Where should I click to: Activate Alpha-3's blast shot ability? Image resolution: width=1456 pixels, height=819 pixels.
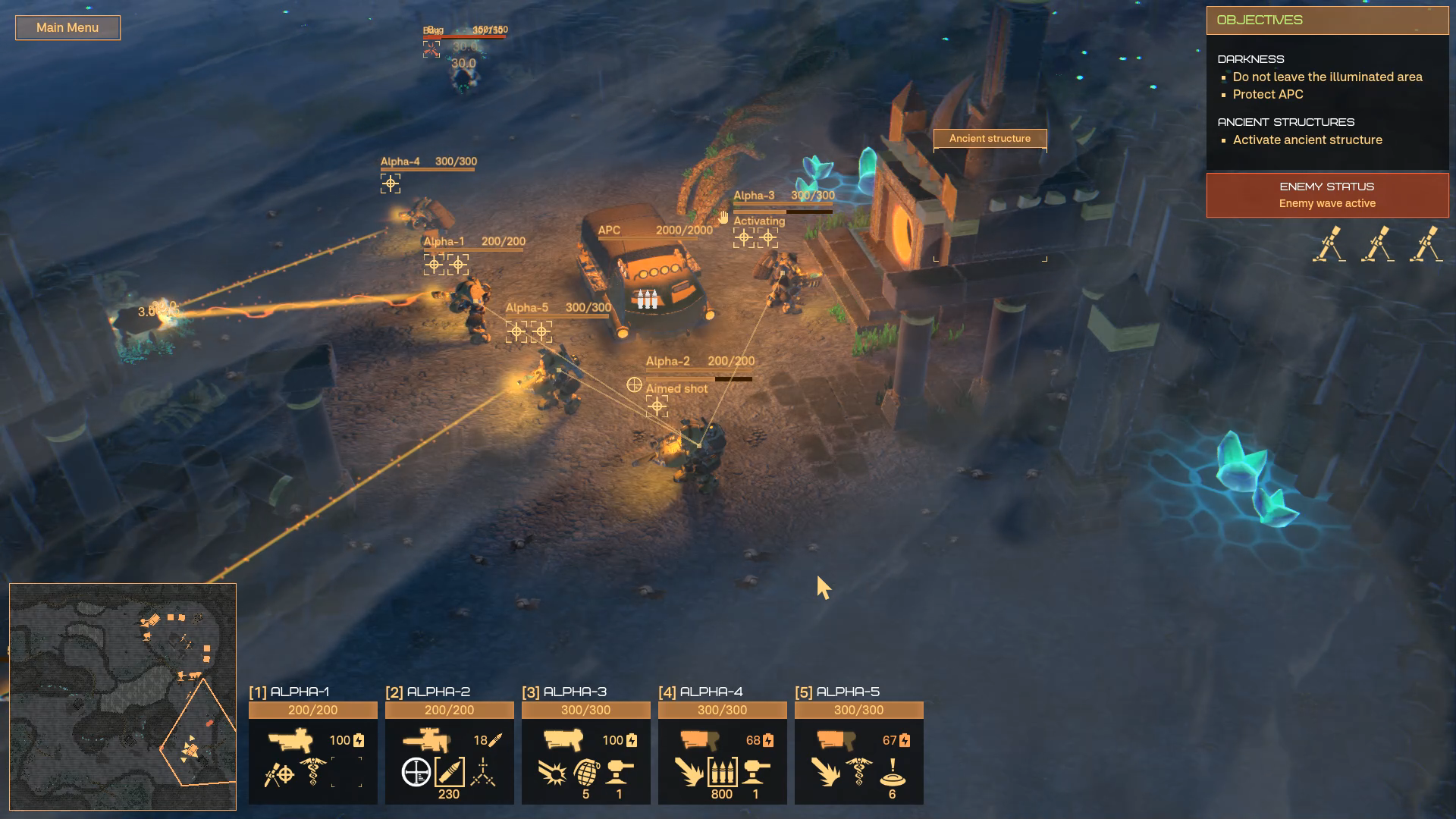coord(553,773)
